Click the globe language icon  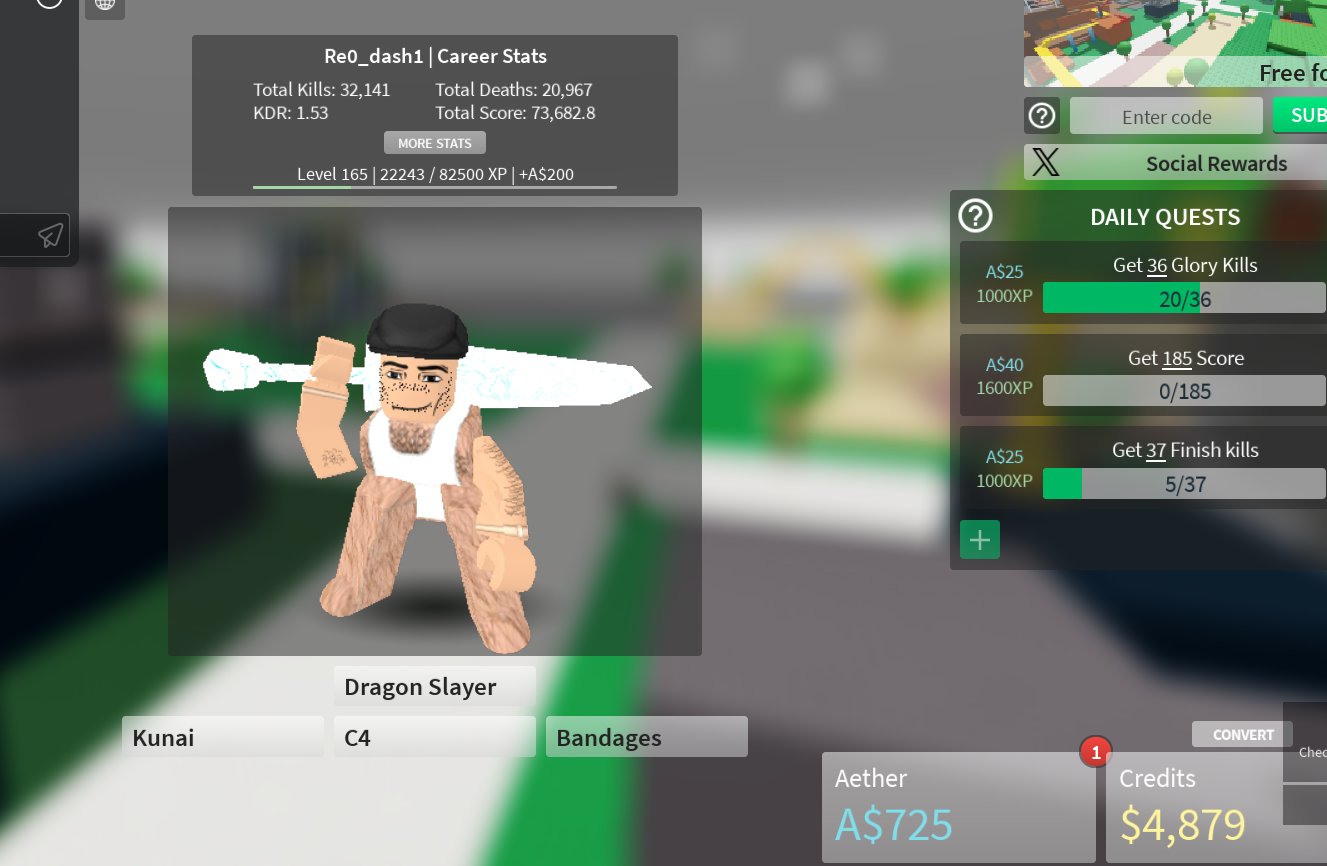pyautogui.click(x=105, y=4)
